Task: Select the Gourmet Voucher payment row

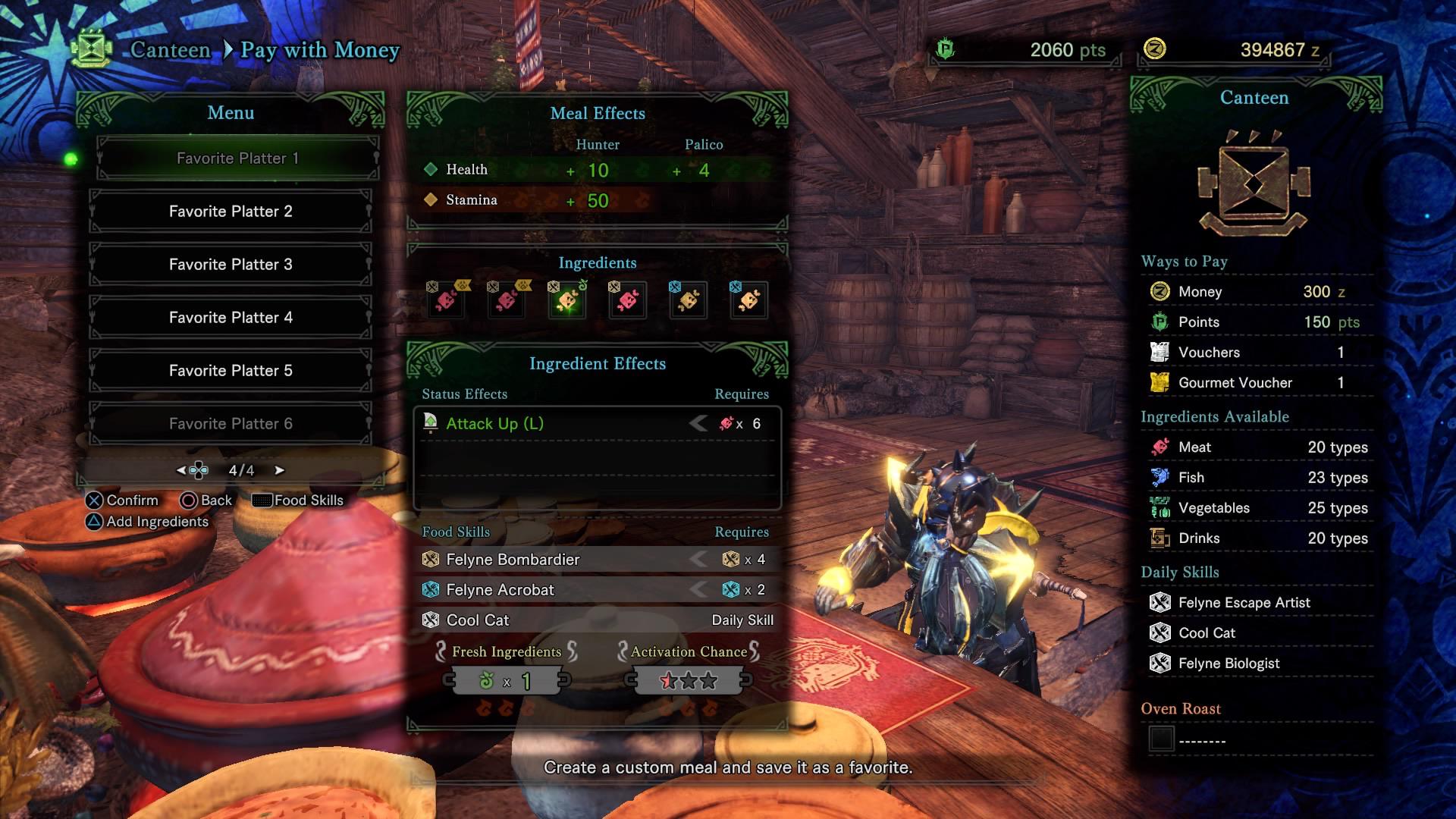Action: click(x=1256, y=383)
